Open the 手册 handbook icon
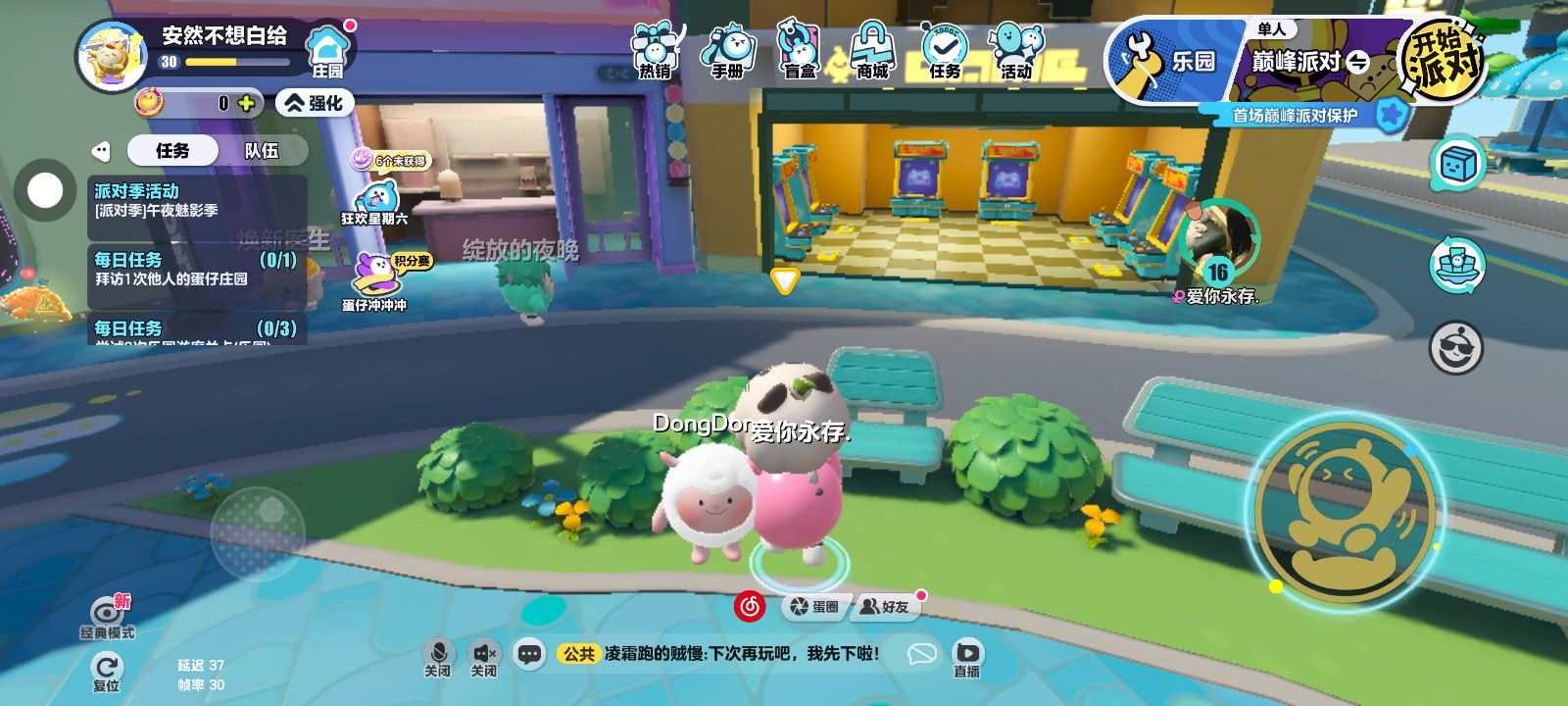The image size is (1568, 706). [727, 51]
